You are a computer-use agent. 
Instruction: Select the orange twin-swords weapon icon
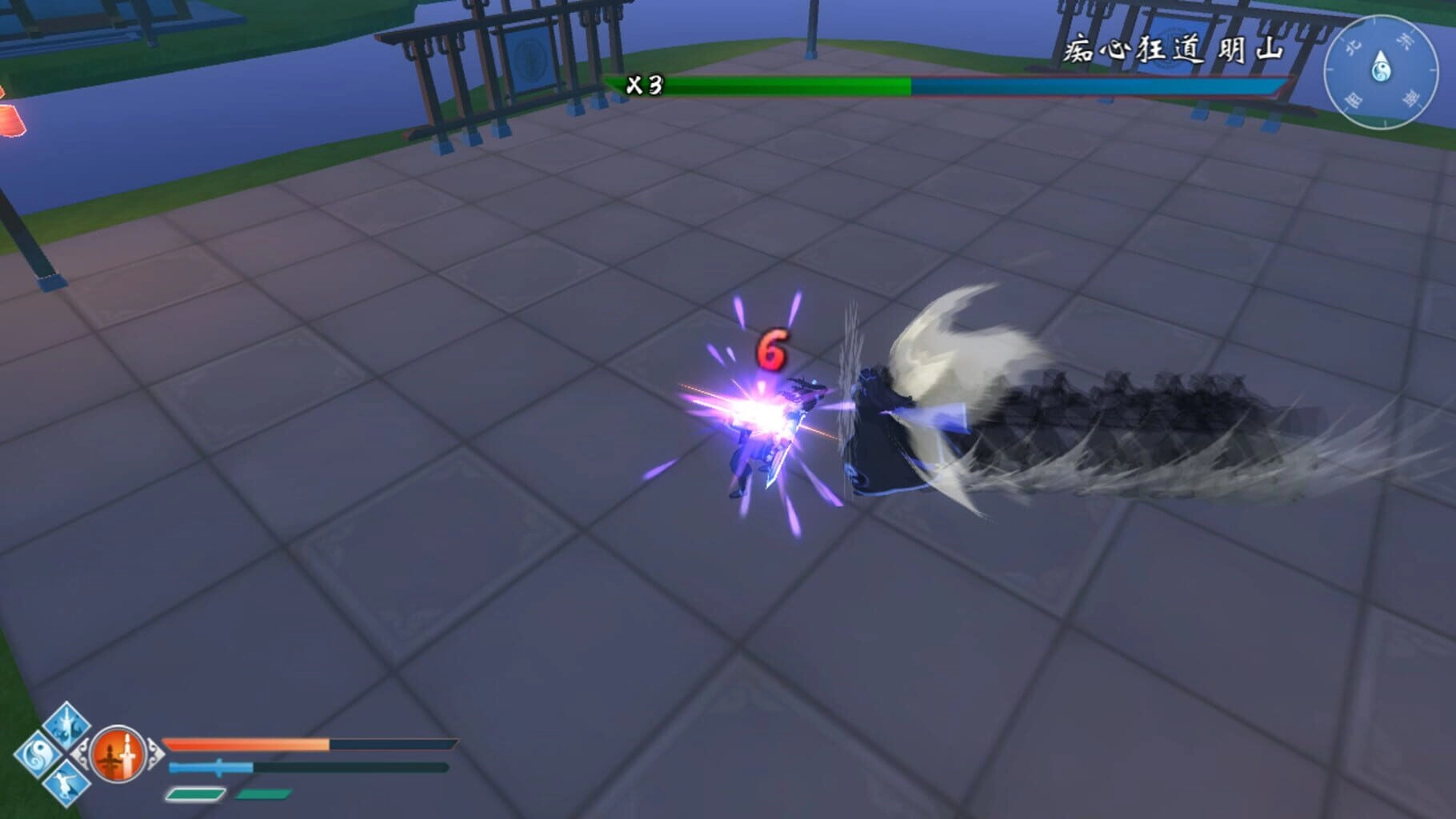coord(118,753)
